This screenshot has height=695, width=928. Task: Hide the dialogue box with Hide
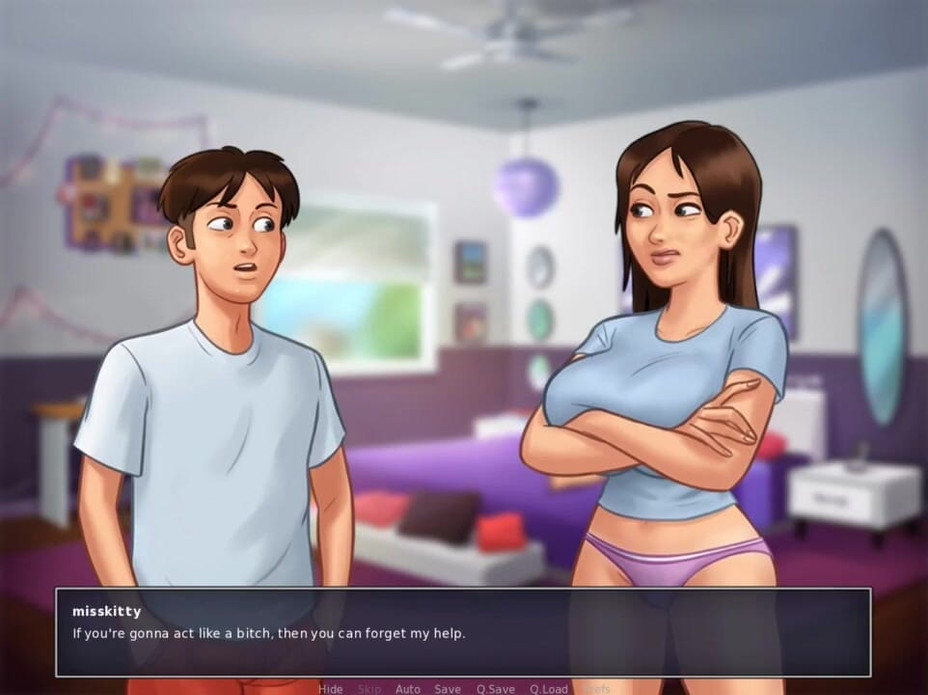click(x=331, y=689)
